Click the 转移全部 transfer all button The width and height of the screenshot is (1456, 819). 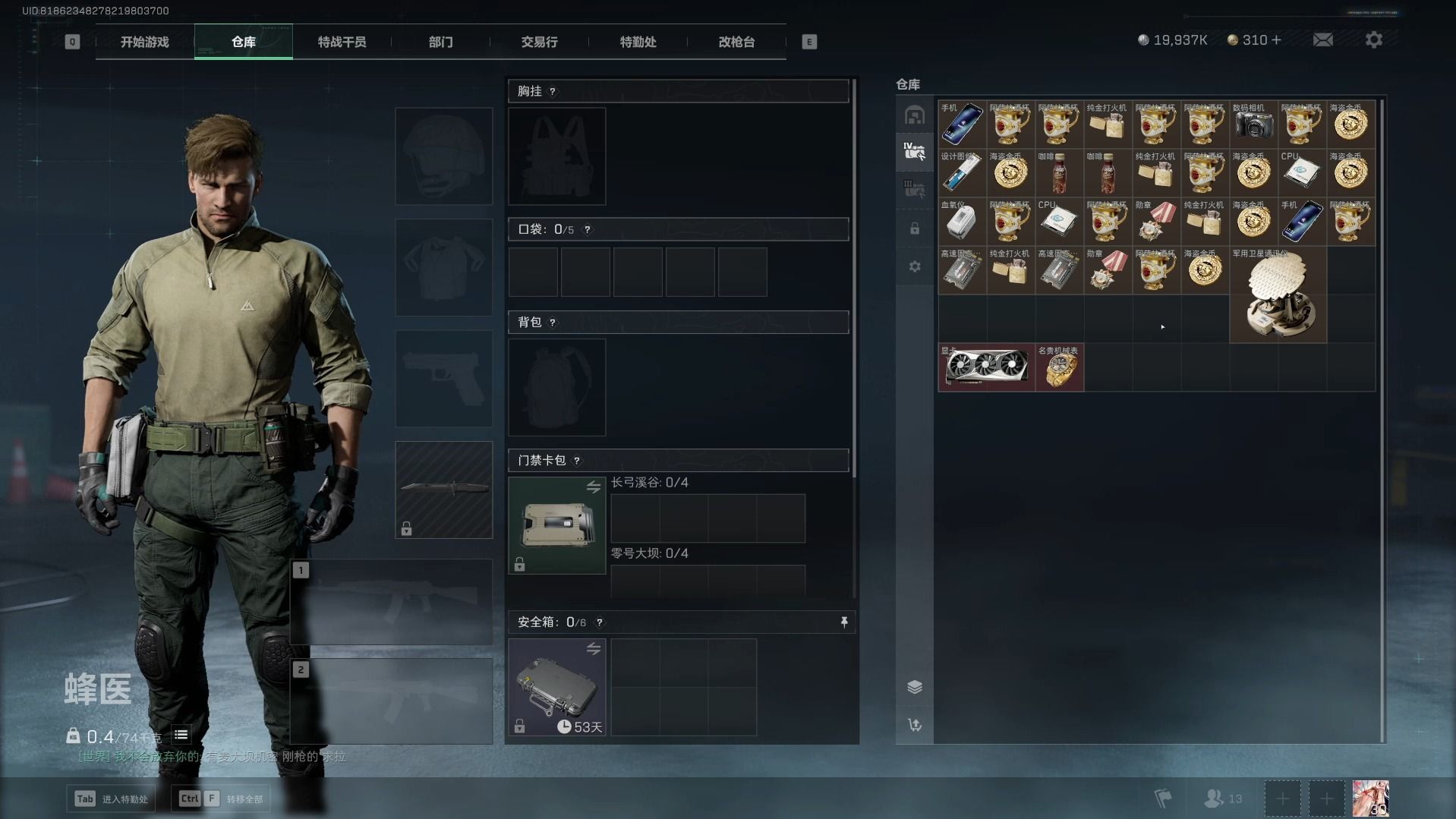(x=220, y=799)
